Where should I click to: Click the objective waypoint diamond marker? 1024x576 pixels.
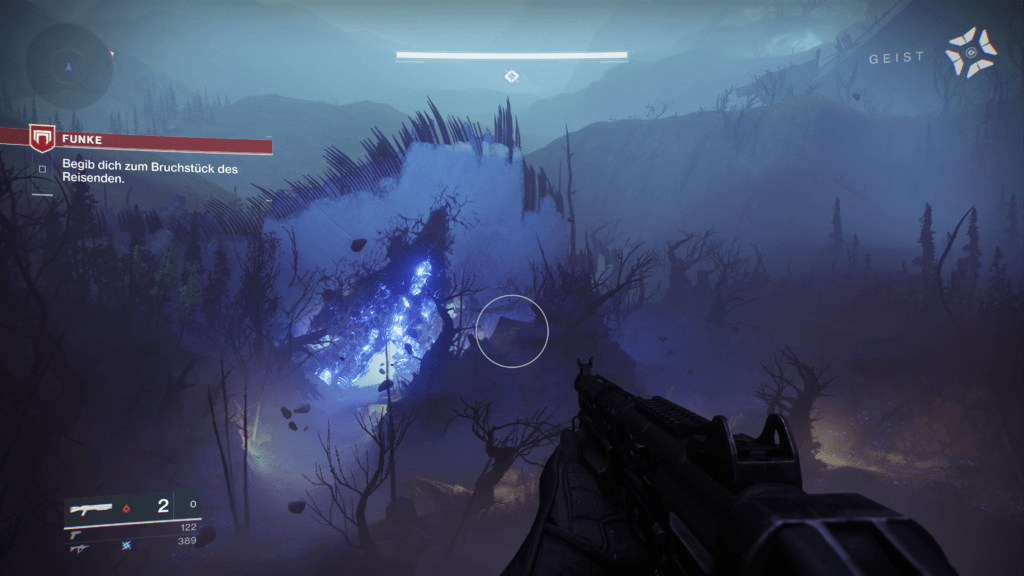click(x=511, y=76)
